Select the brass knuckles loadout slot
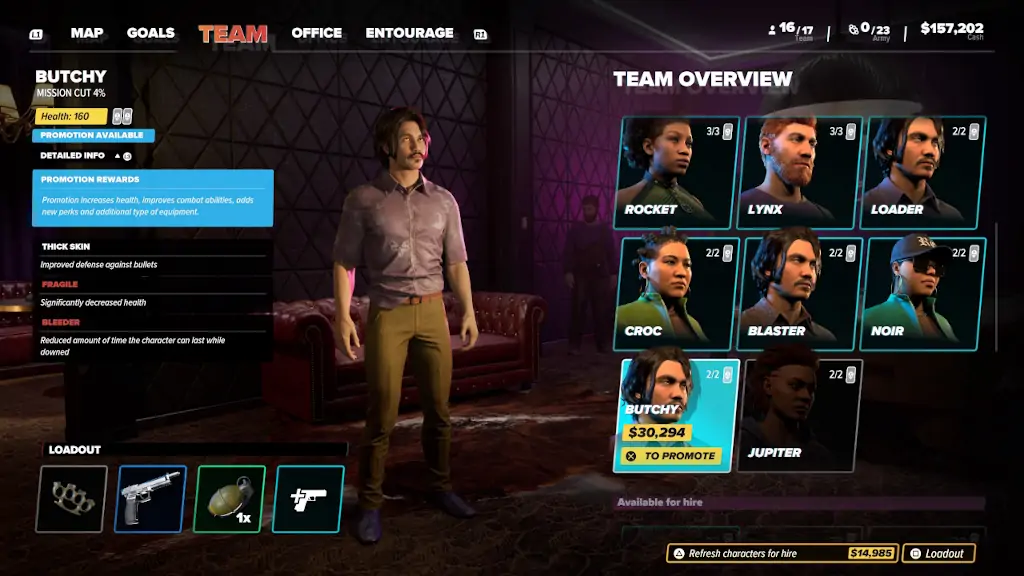The width and height of the screenshot is (1024, 576). coord(72,499)
